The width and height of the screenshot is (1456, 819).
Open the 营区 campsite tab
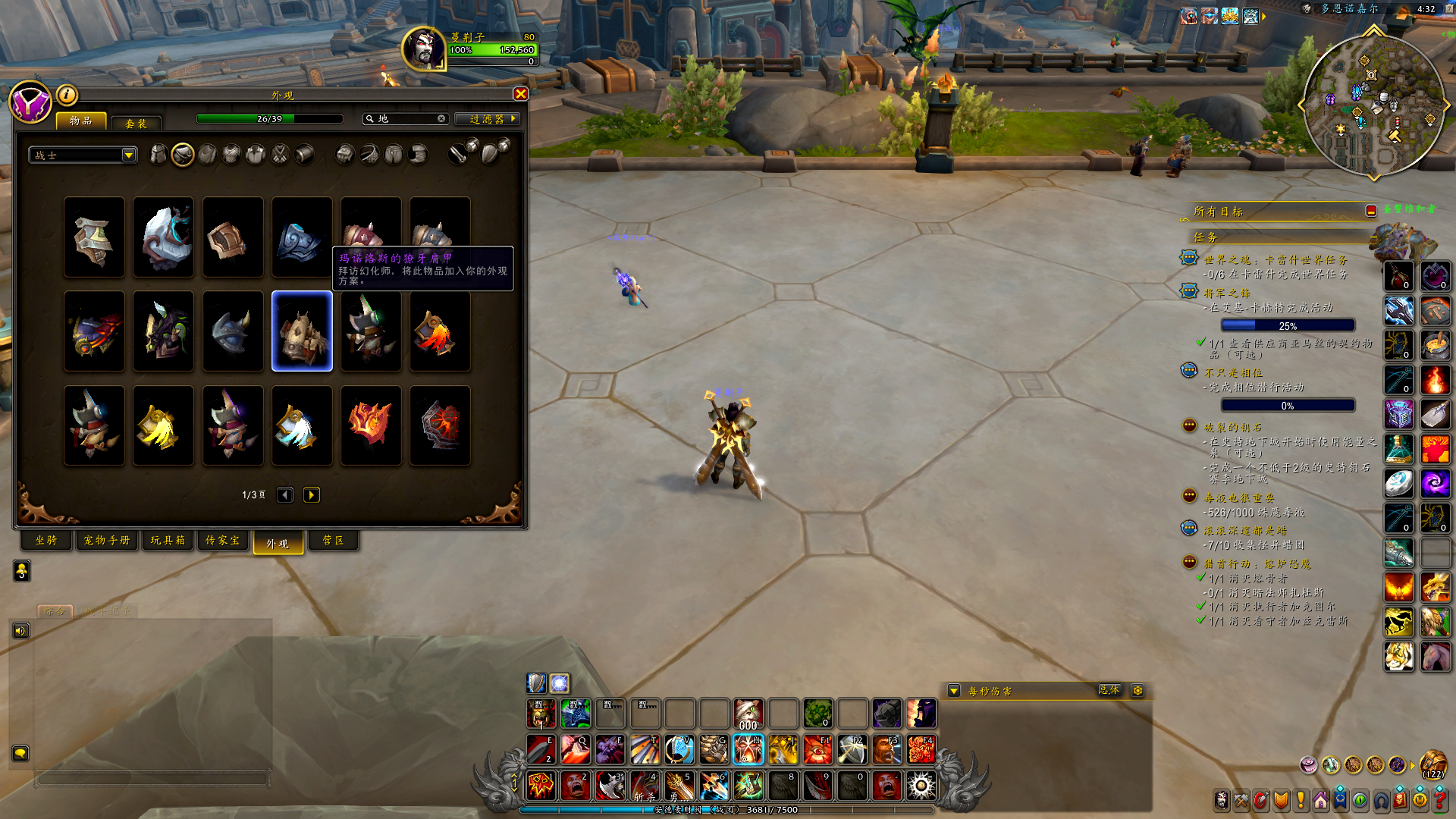tap(334, 541)
